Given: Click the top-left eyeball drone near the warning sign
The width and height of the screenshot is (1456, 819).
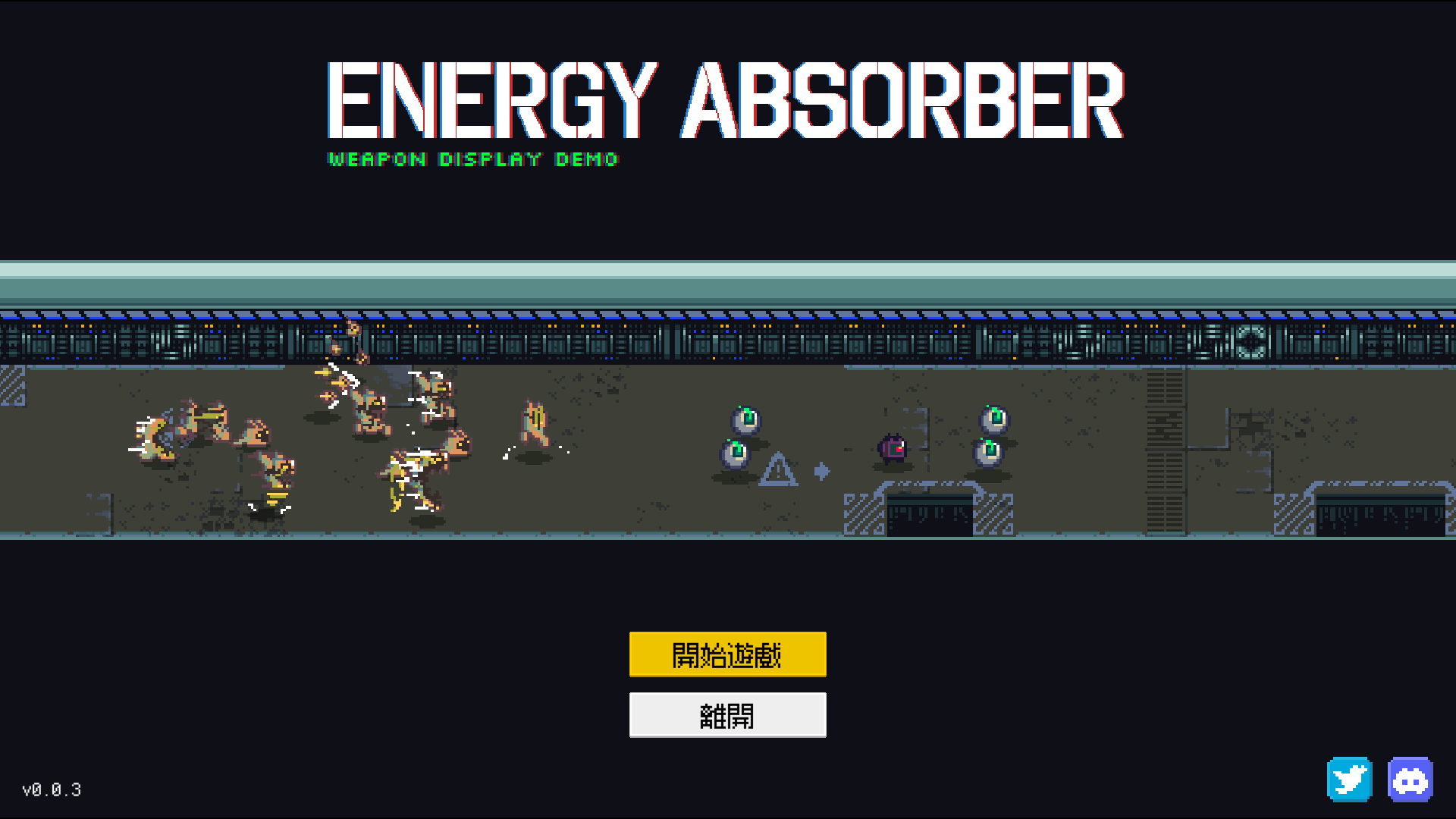Looking at the screenshot, I should click(x=746, y=422).
